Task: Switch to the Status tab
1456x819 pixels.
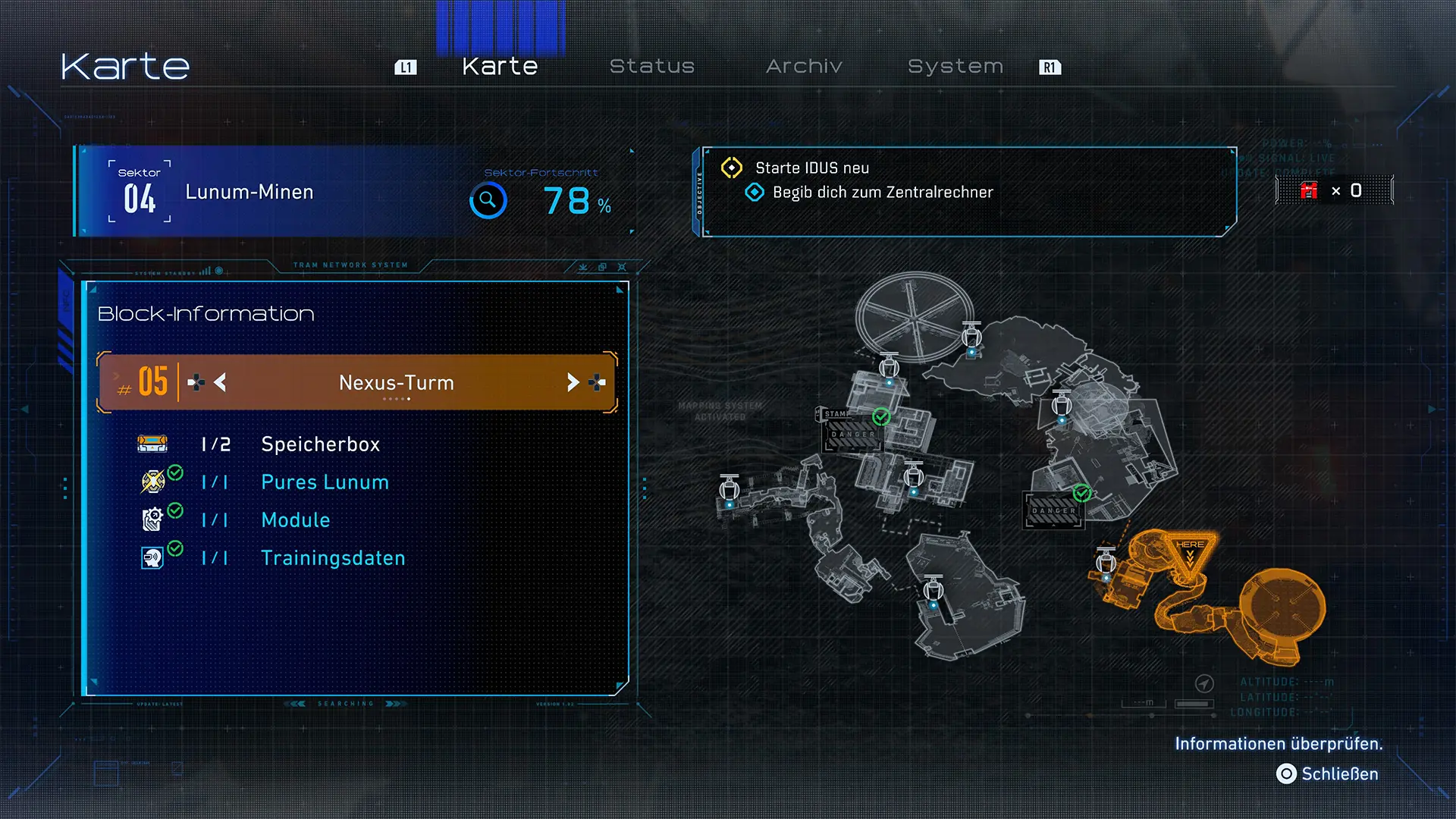Action: (651, 67)
